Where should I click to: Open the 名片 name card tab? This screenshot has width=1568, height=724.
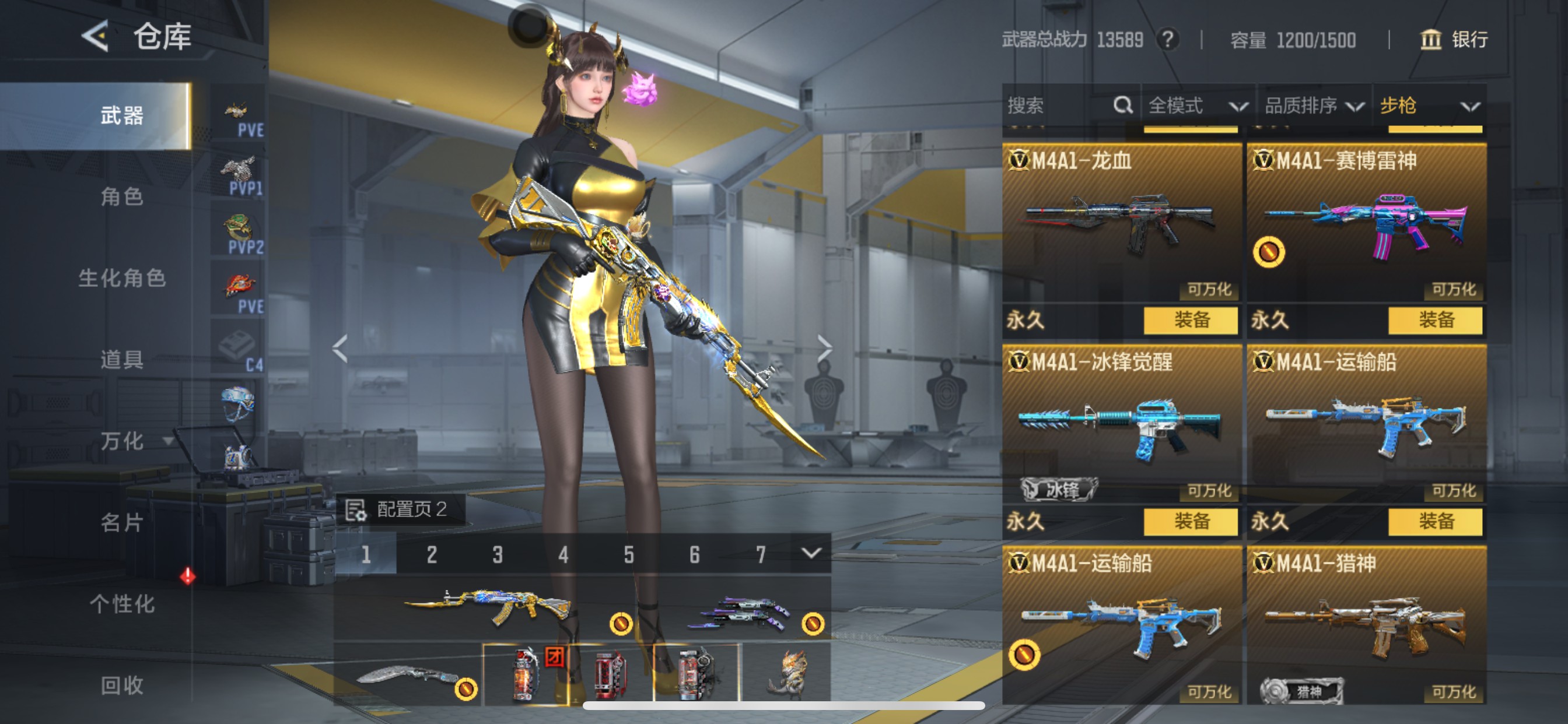122,523
